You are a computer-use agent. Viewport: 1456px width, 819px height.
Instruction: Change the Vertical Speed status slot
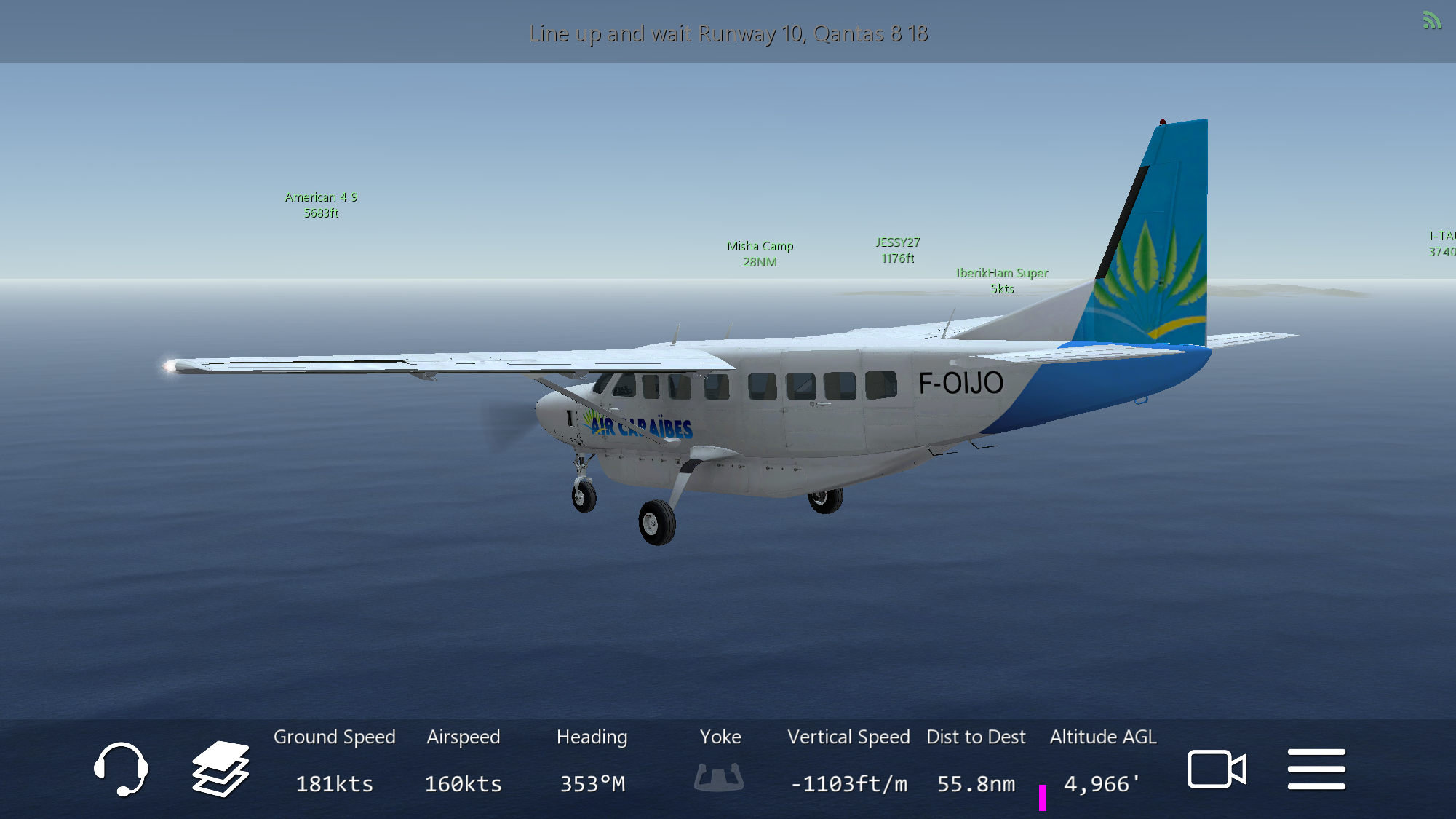click(x=848, y=762)
